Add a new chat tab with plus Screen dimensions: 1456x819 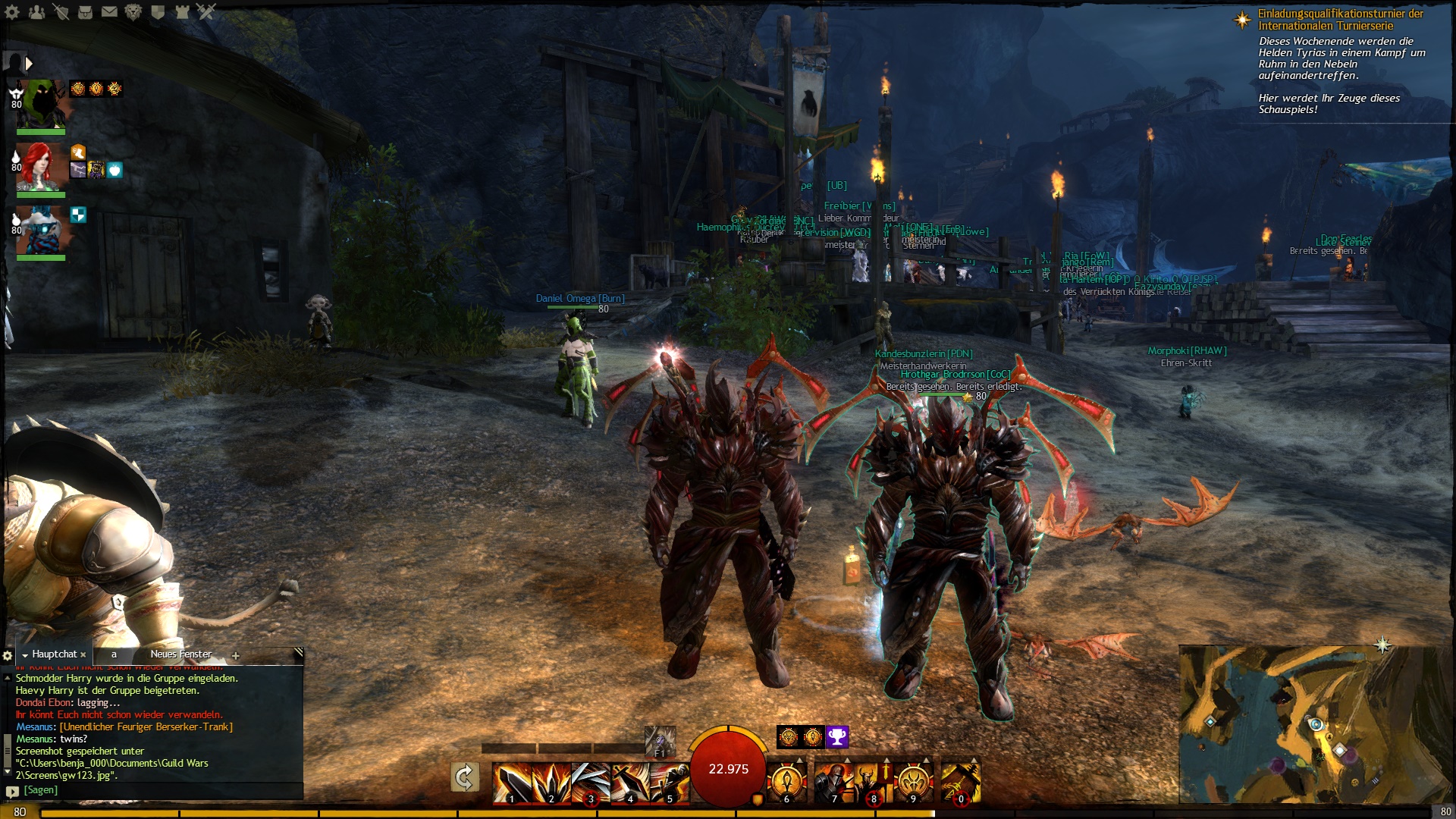[236, 656]
